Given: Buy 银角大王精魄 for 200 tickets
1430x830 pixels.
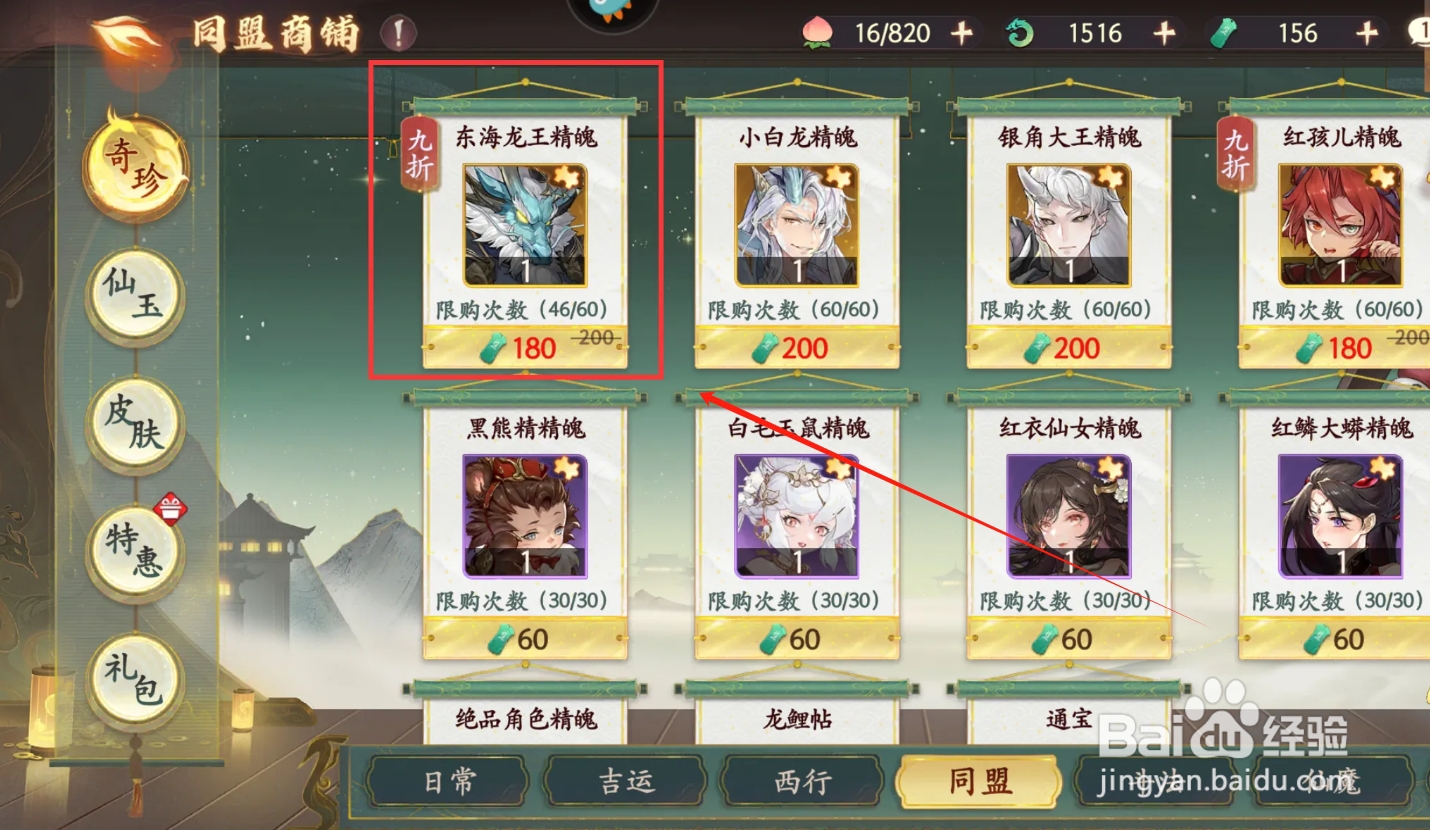Looking at the screenshot, I should click(x=1068, y=347).
